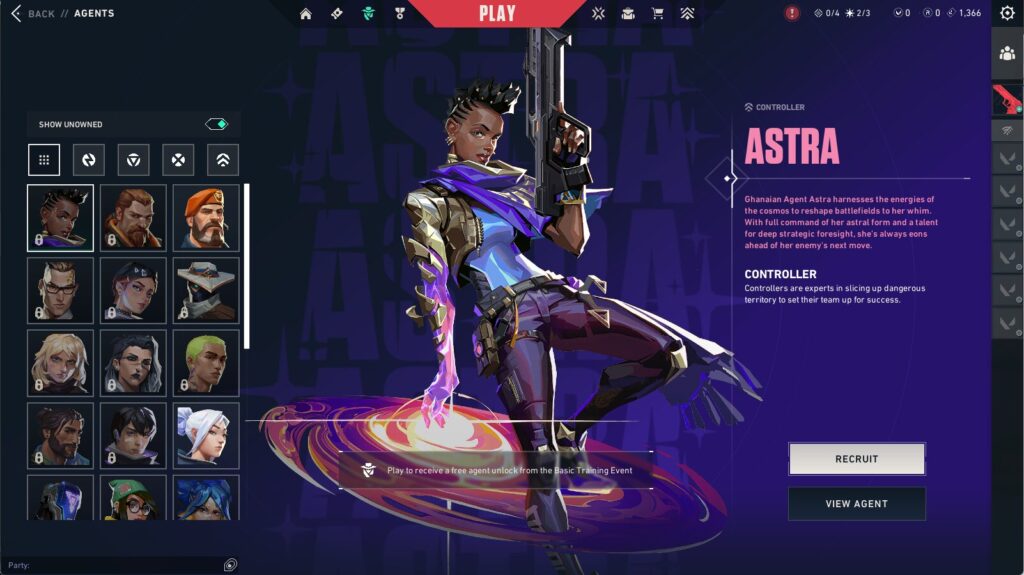1024x575 pixels.
Task: Choose the Cypher agent in white hat
Action: tap(206, 290)
